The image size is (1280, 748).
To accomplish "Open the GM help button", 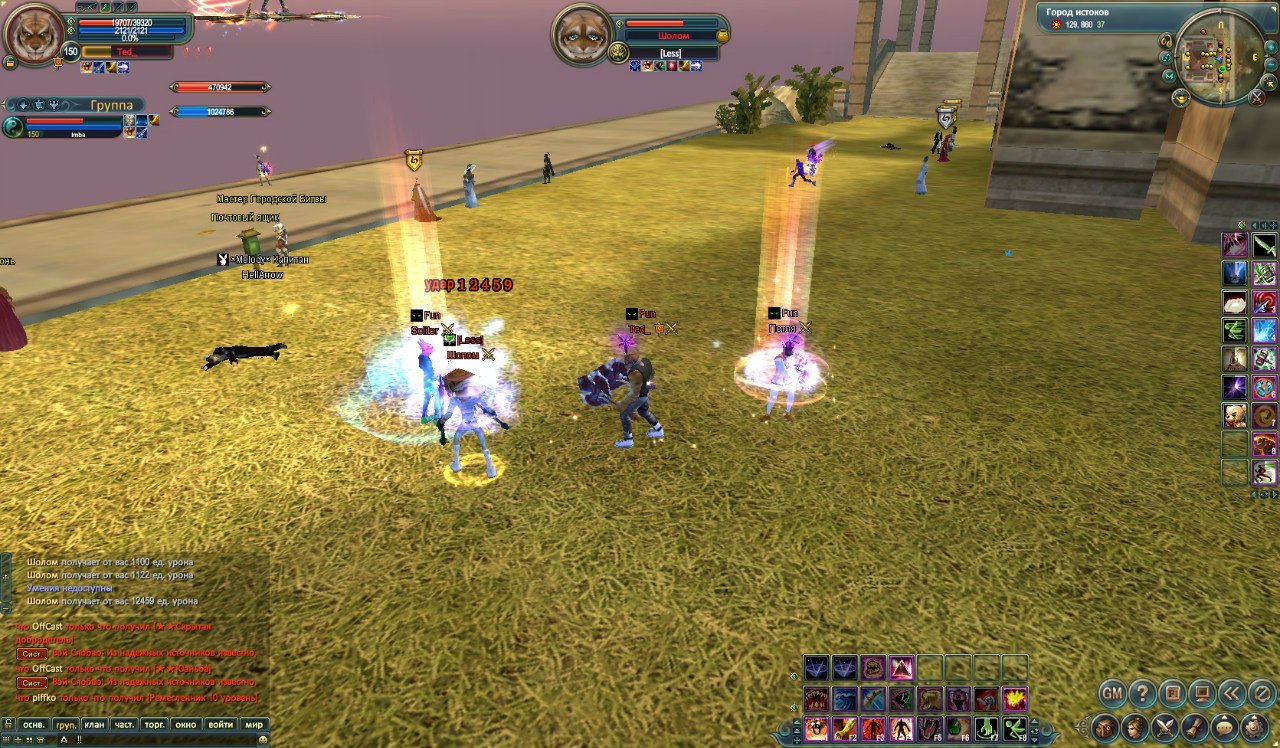I will click(x=1113, y=692).
